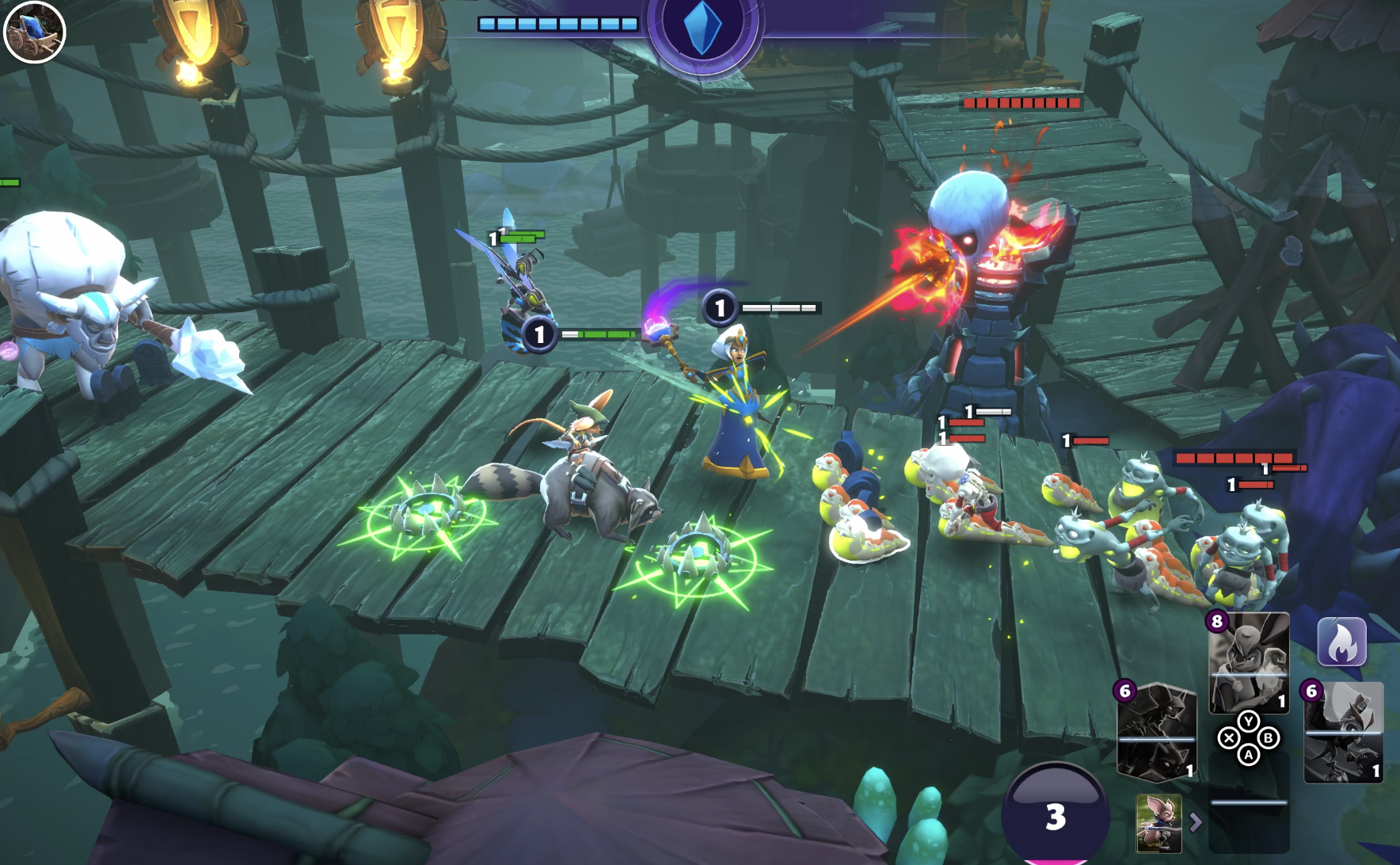Screen dimensions: 1400x865
Task: Activate the flame ability icon
Action: tap(1341, 642)
